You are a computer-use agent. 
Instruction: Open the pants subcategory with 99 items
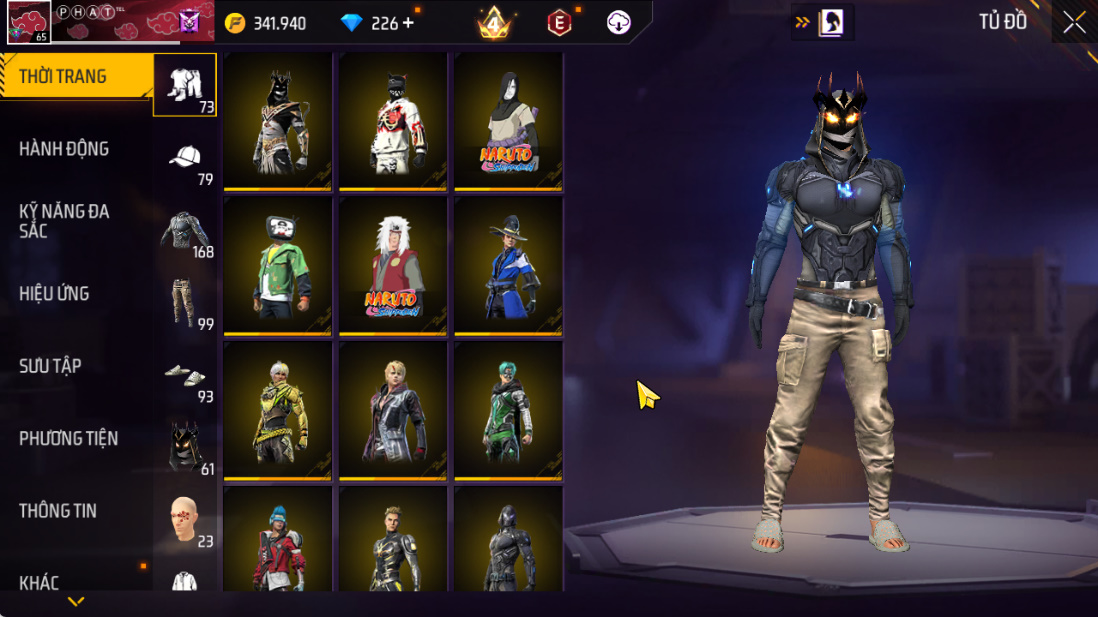(x=185, y=303)
